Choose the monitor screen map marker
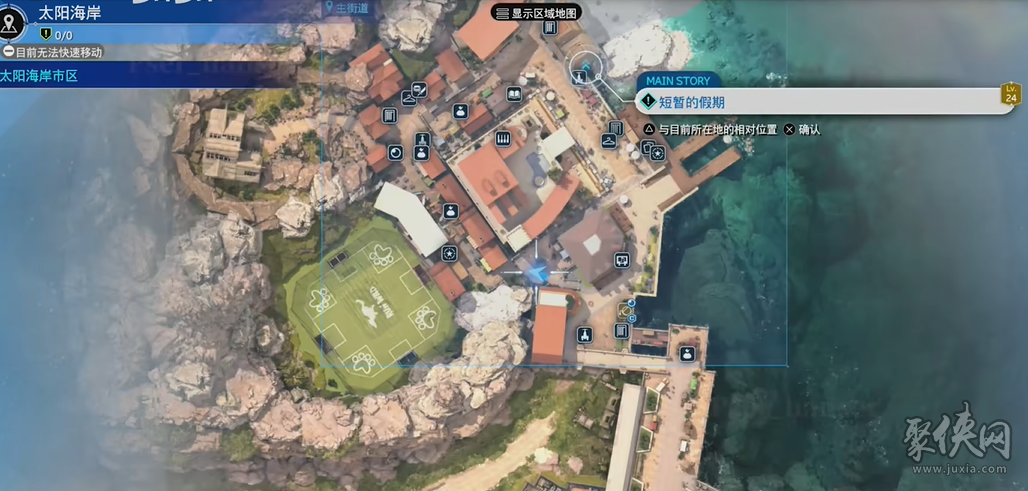The image size is (1028, 491). [x=621, y=260]
